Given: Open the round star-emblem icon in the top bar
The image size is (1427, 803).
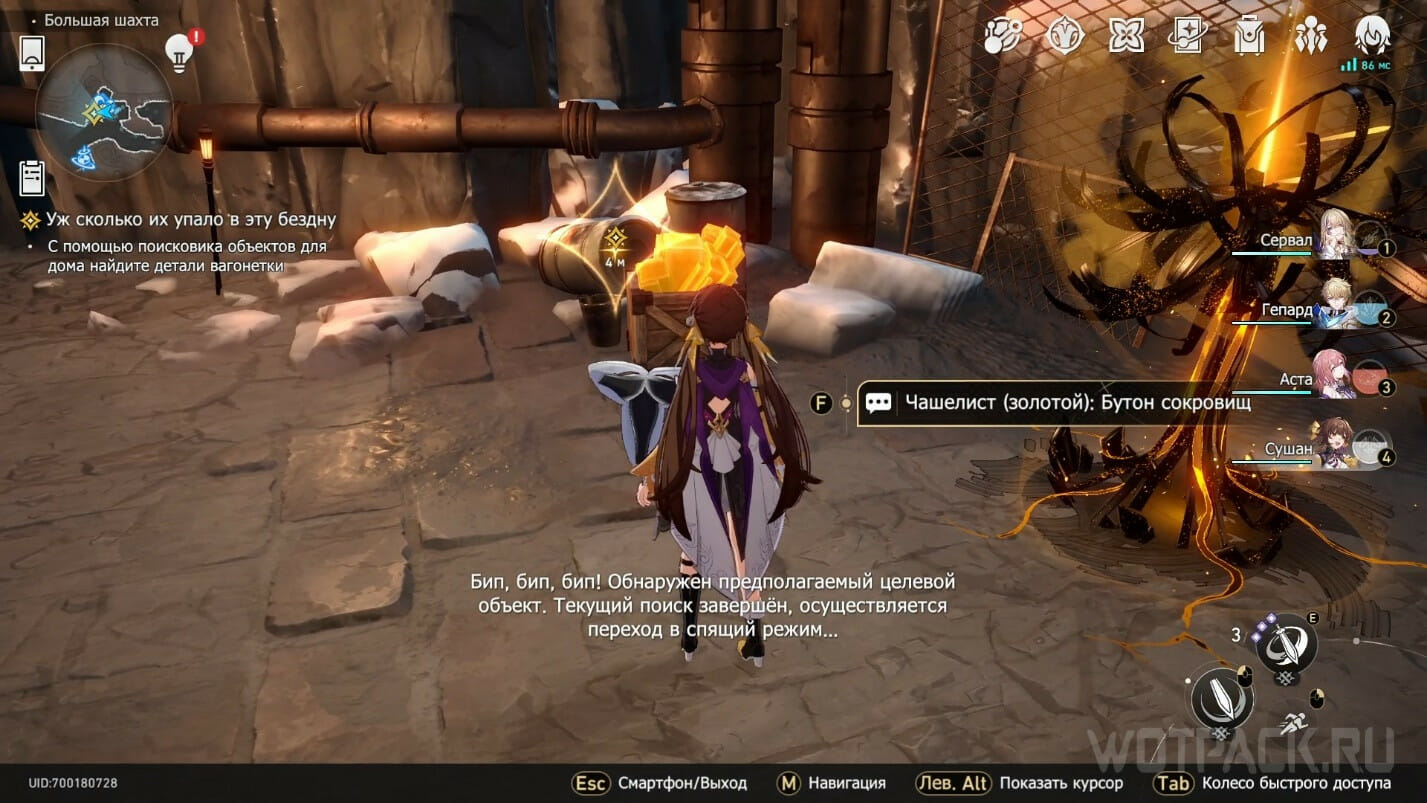Looking at the screenshot, I should click(1065, 37).
